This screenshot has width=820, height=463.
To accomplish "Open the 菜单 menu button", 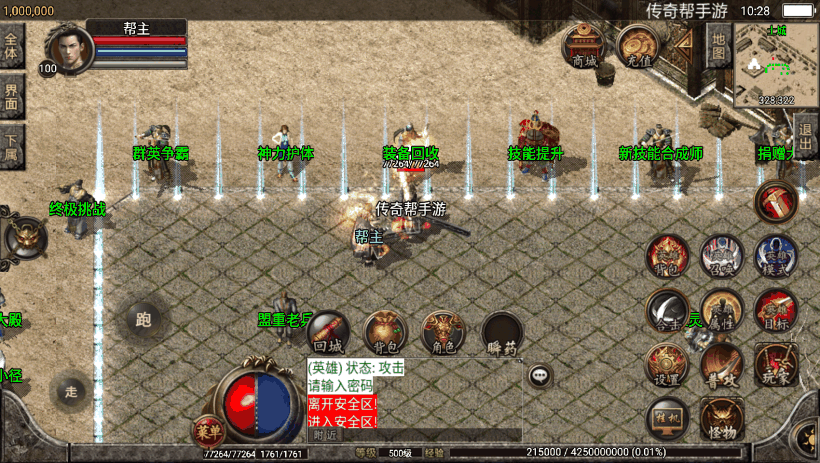I will point(208,431).
